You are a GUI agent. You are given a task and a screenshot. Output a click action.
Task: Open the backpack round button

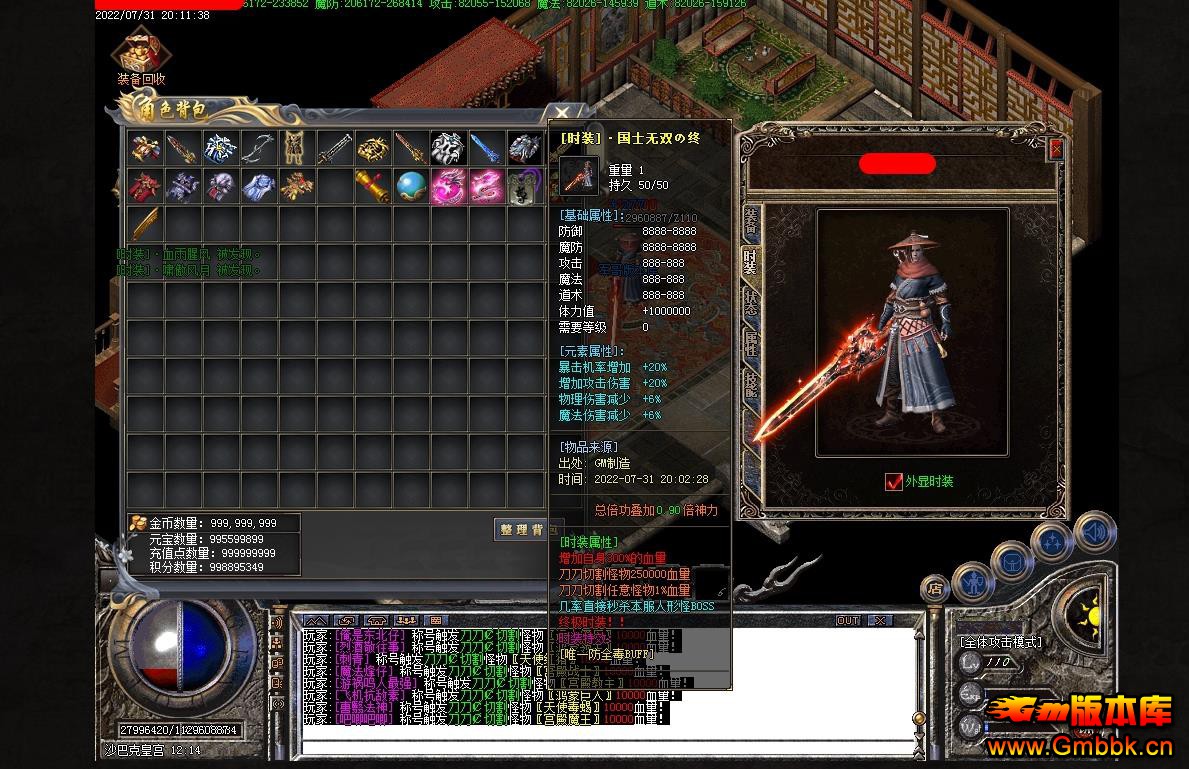(1012, 562)
